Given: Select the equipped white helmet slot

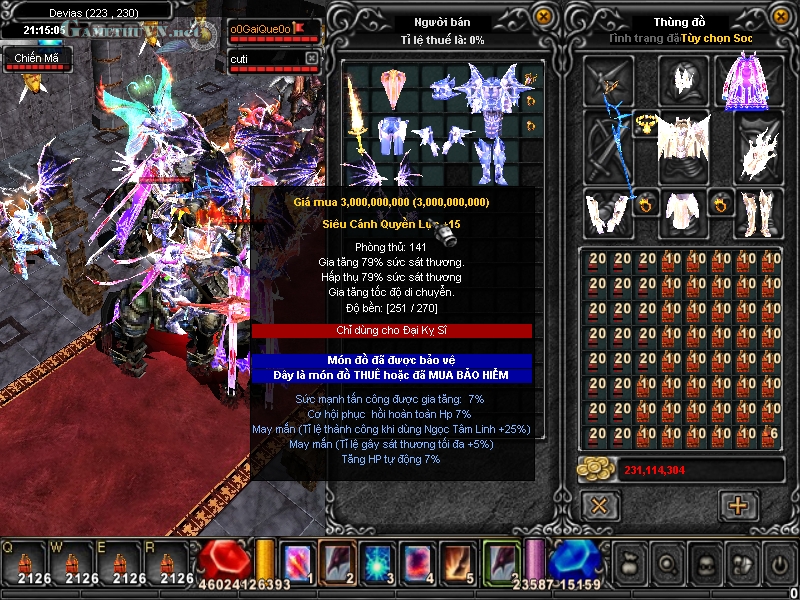Looking at the screenshot, I should 683,80.
